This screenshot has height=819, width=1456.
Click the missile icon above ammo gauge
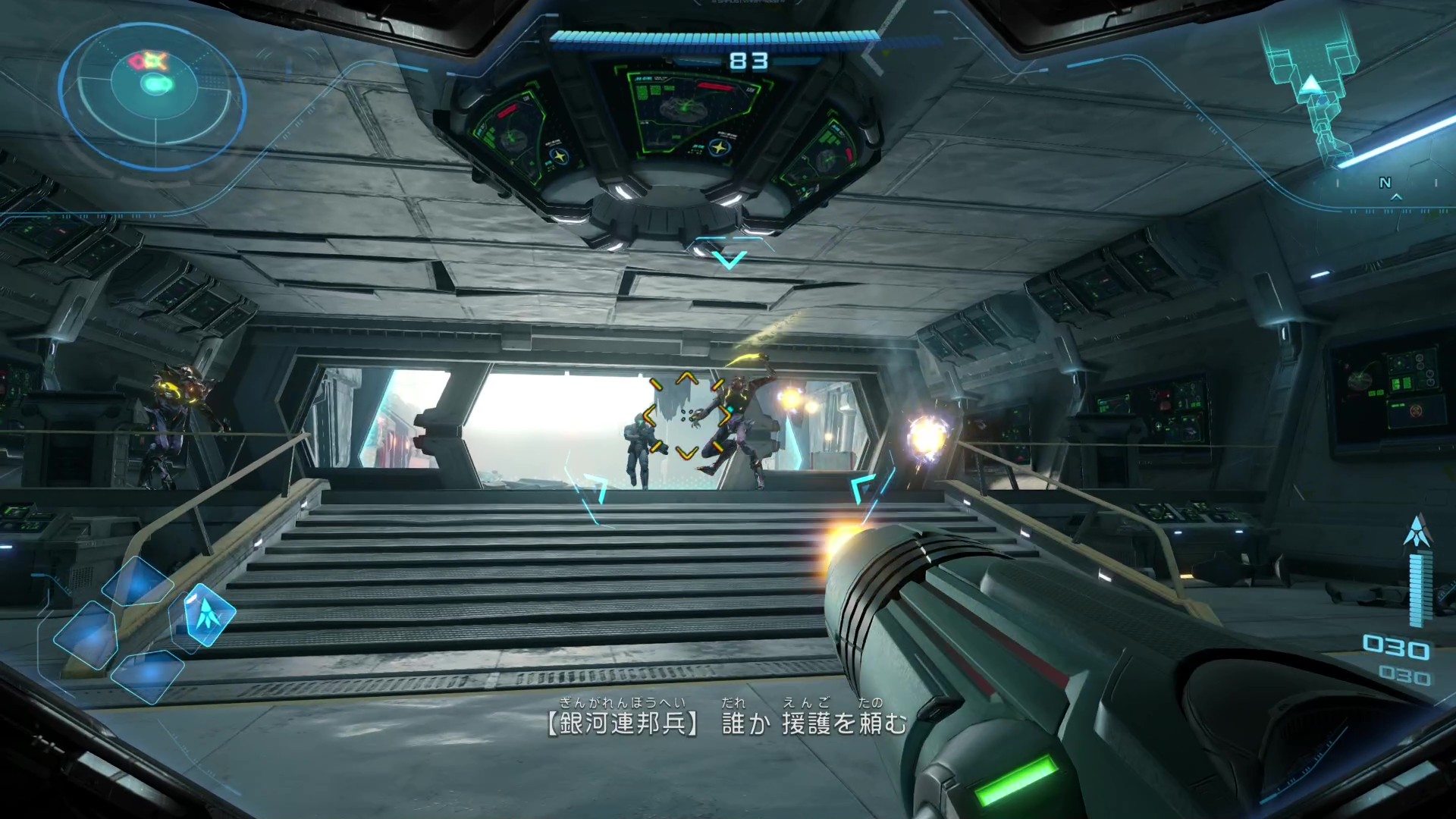click(x=1416, y=531)
